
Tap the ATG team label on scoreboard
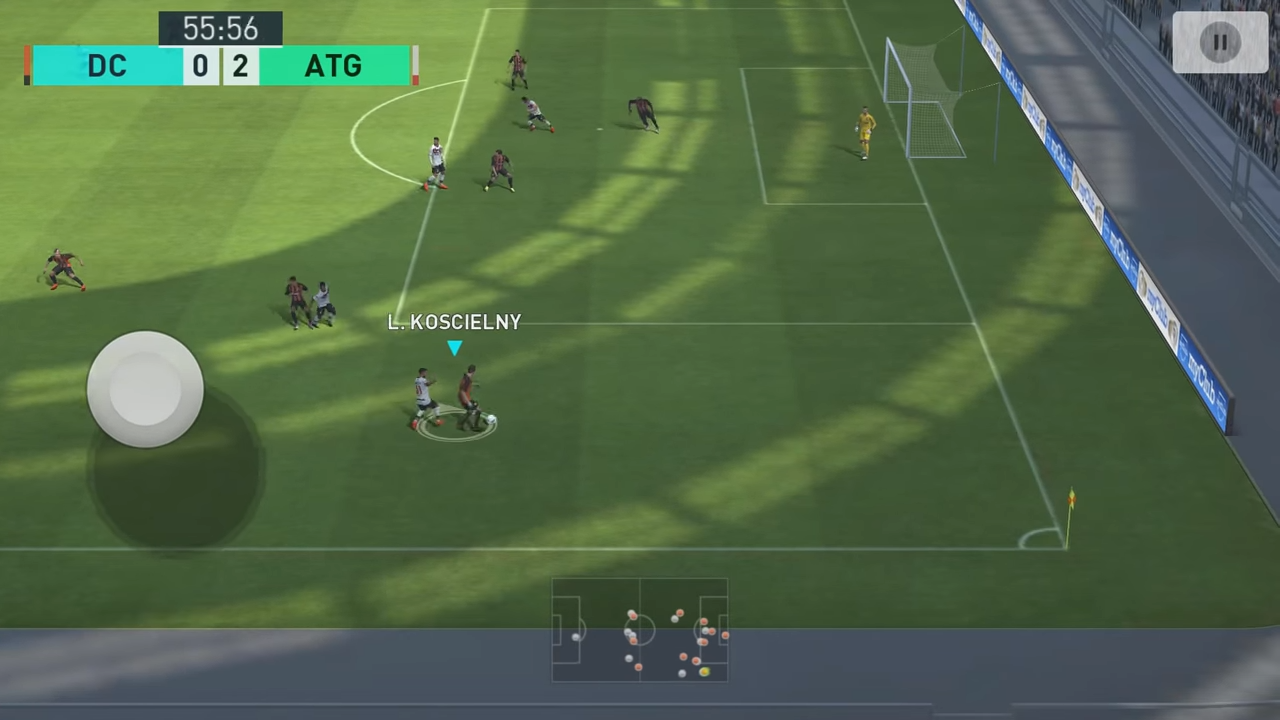pyautogui.click(x=333, y=65)
